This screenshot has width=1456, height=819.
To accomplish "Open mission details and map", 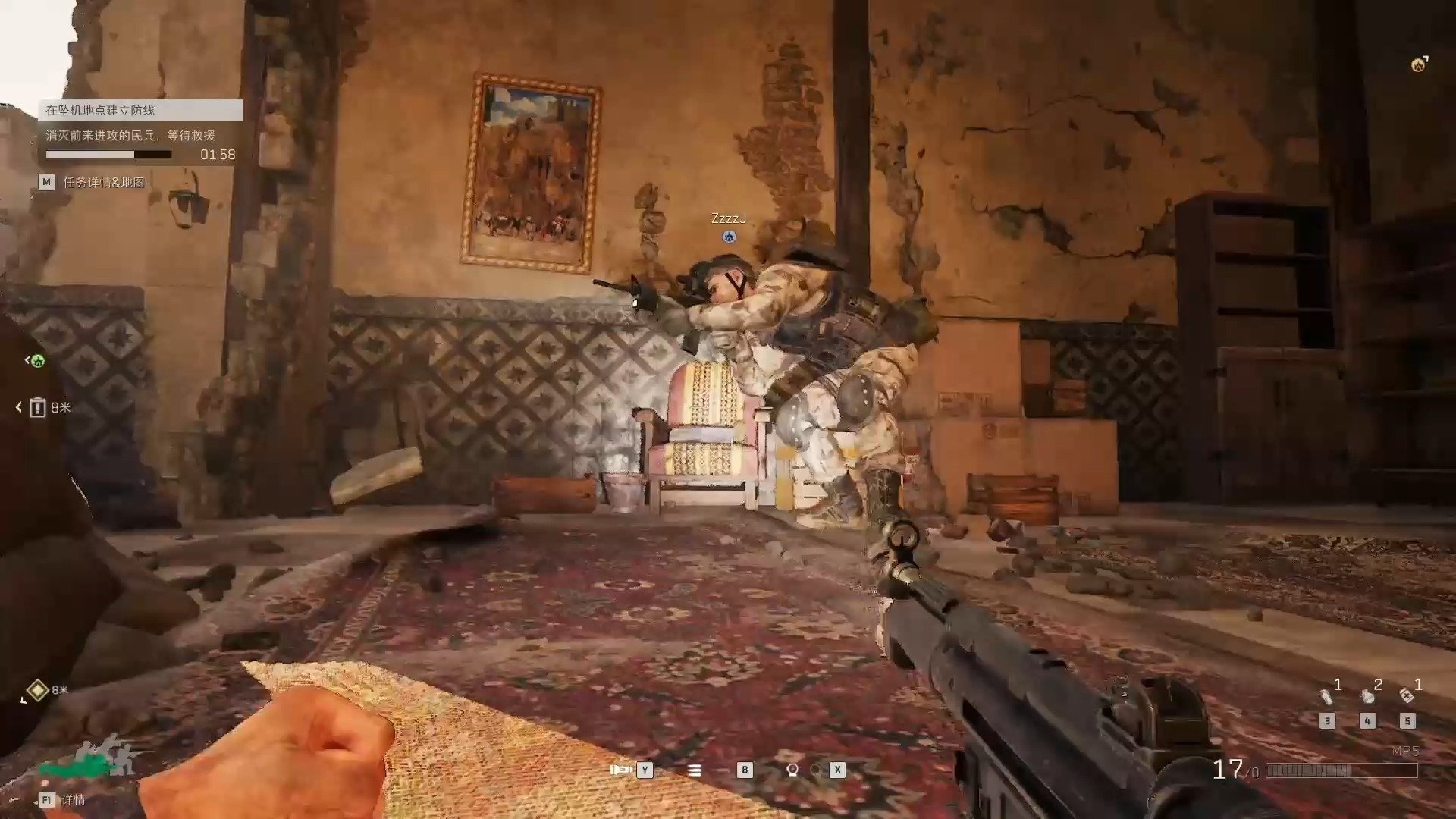I will (103, 183).
